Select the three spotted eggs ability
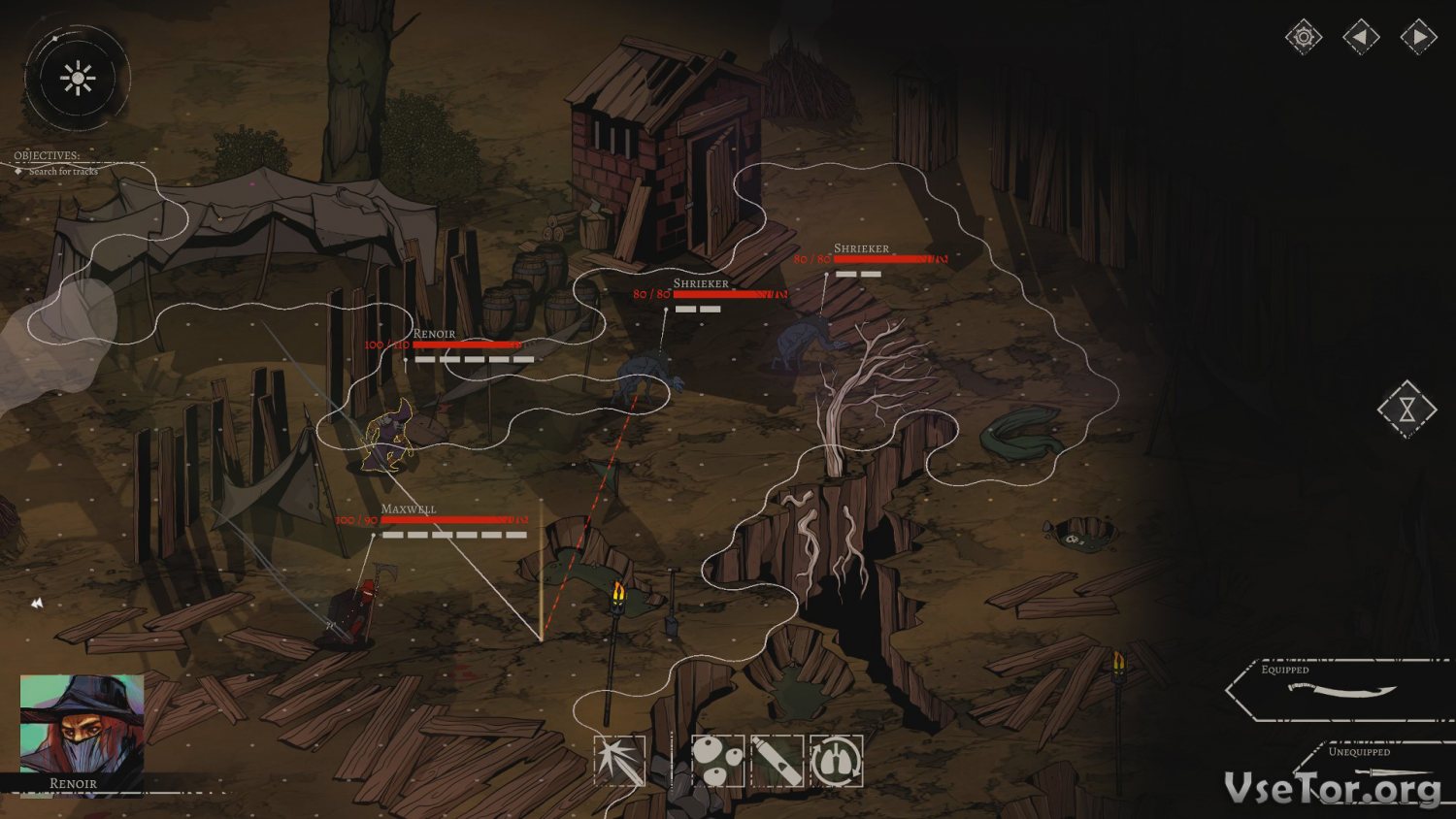The height and width of the screenshot is (819, 1456). pos(718,761)
